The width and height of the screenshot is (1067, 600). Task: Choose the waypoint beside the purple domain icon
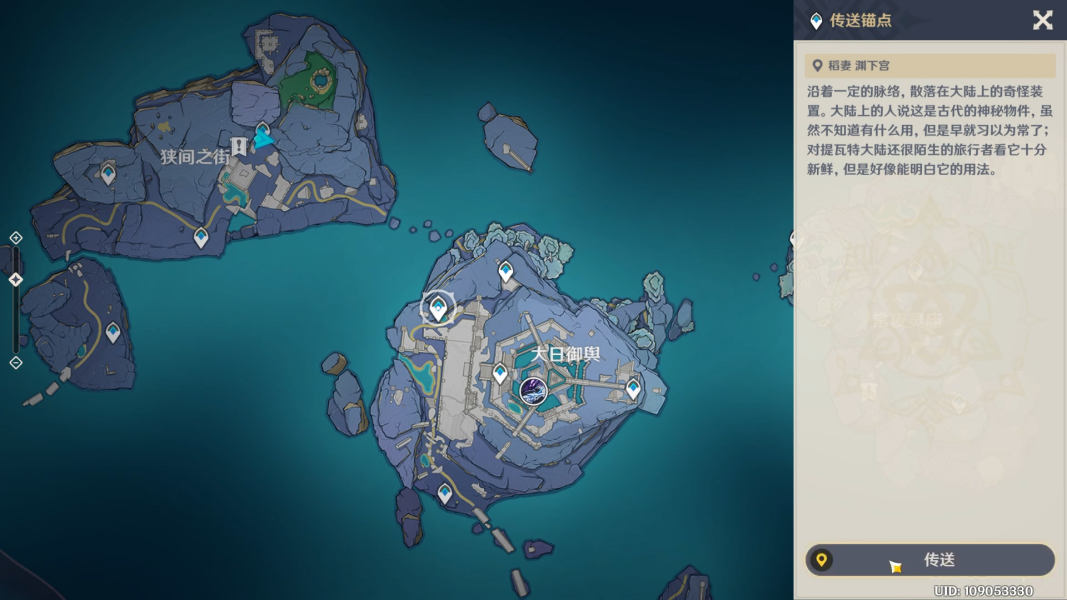coord(500,374)
